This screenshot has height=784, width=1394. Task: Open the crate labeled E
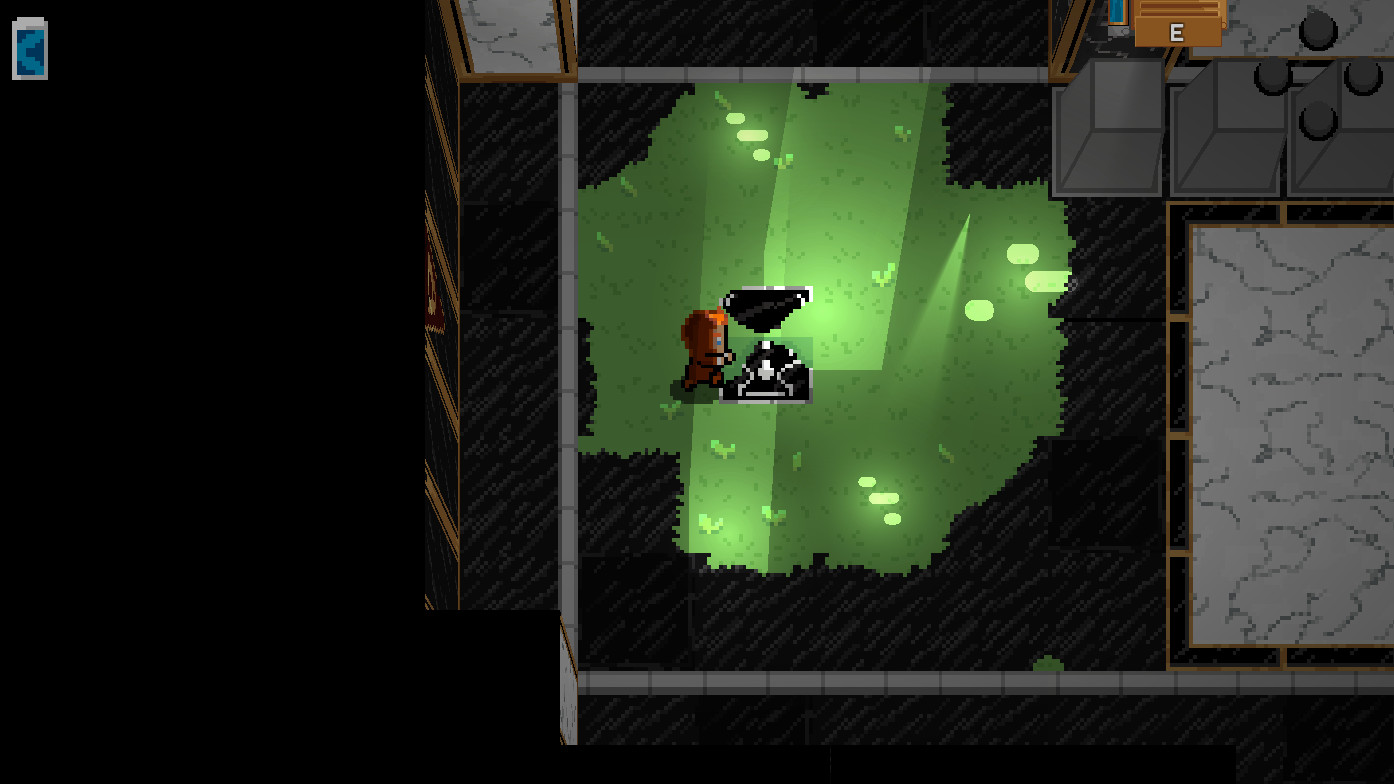pyautogui.click(x=1176, y=30)
